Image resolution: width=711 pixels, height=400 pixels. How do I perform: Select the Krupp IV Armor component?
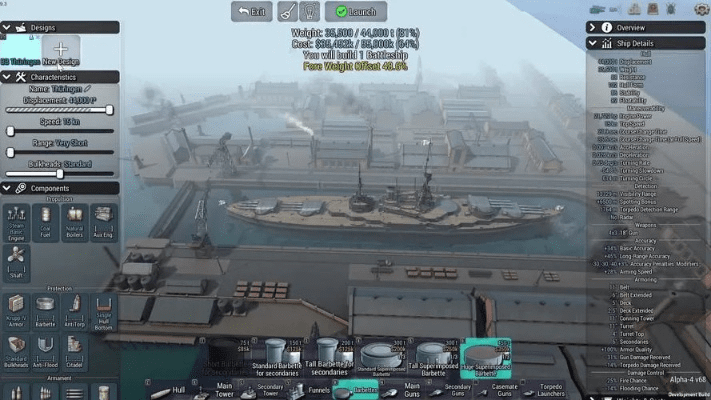pyautogui.click(x=16, y=309)
